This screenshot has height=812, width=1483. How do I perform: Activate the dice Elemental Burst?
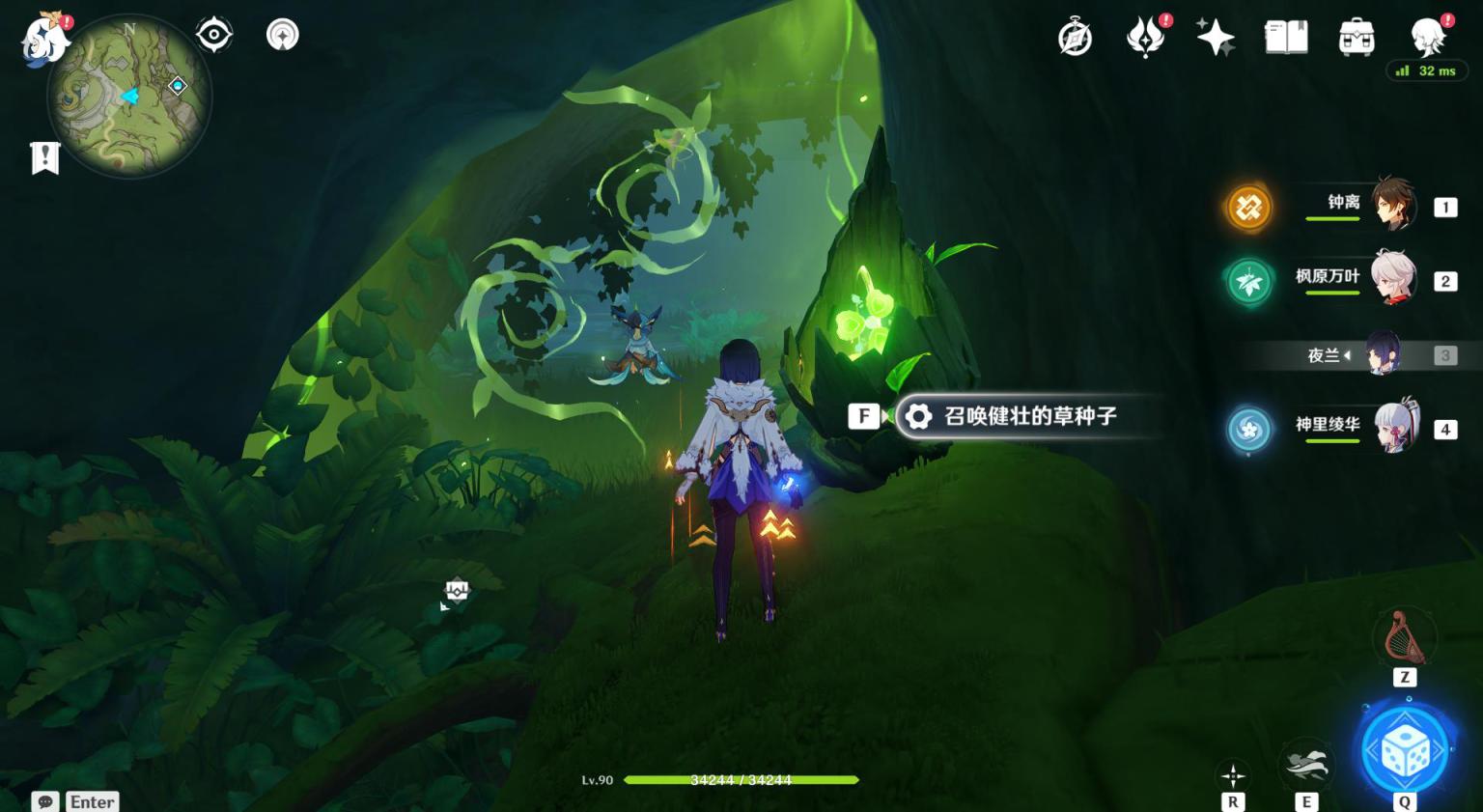coord(1406,750)
